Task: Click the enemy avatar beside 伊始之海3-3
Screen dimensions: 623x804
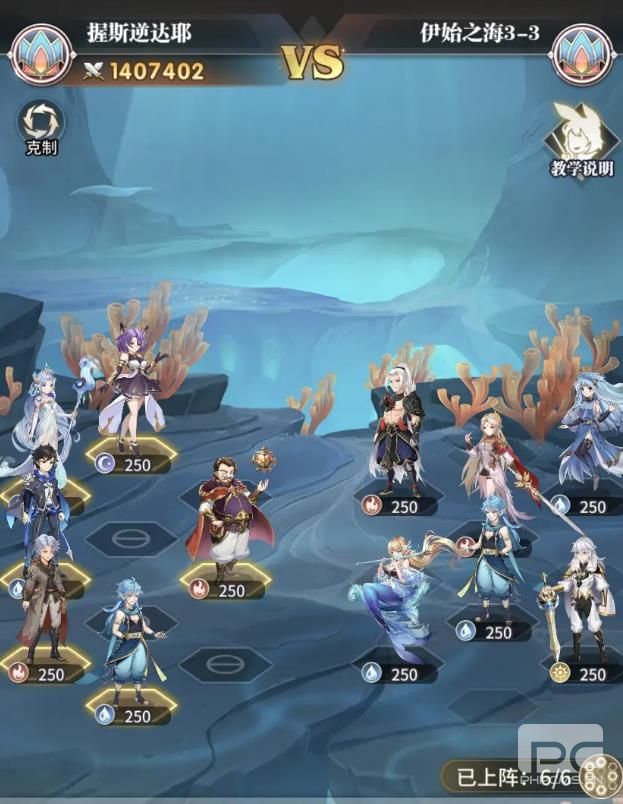Action: [x=581, y=52]
